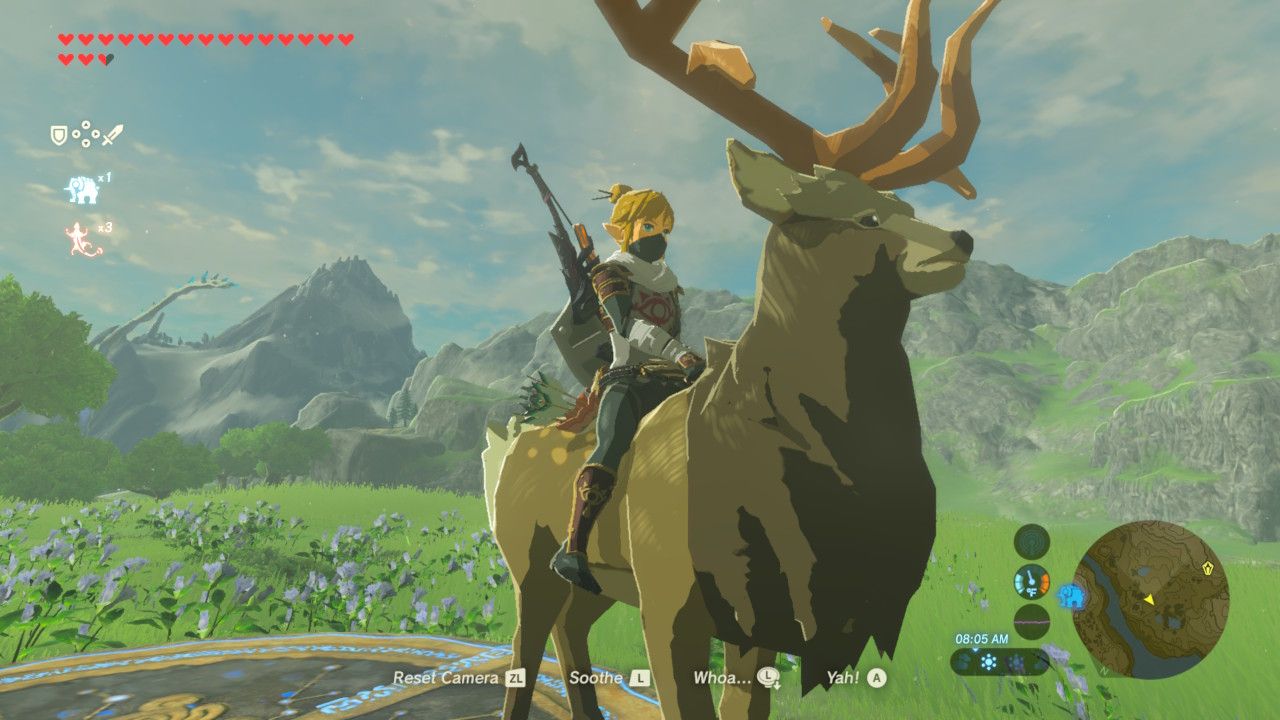Click the defense-up shield buff icon
1280x720 pixels.
coord(58,133)
